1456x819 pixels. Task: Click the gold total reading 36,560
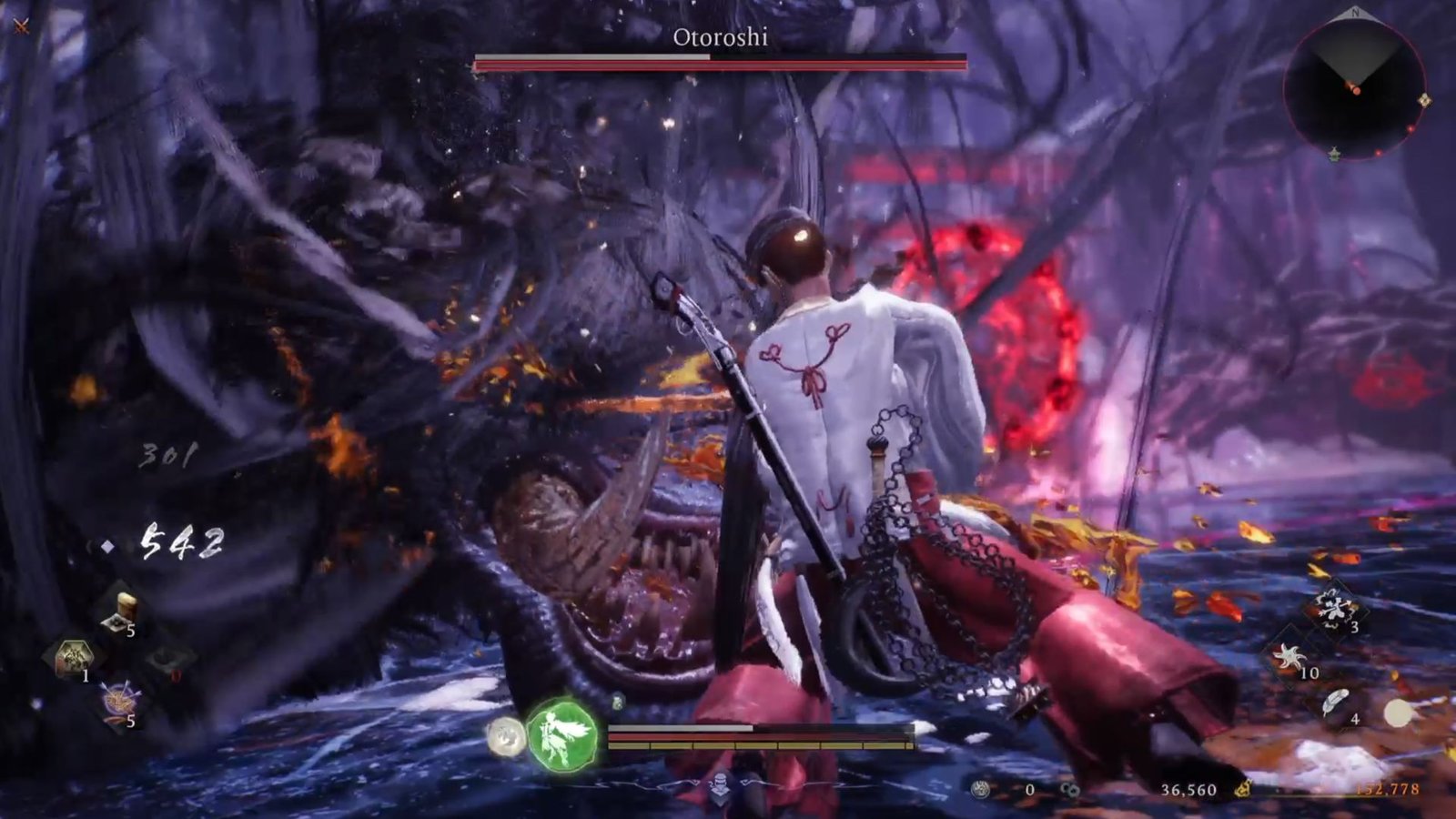(x=1189, y=788)
